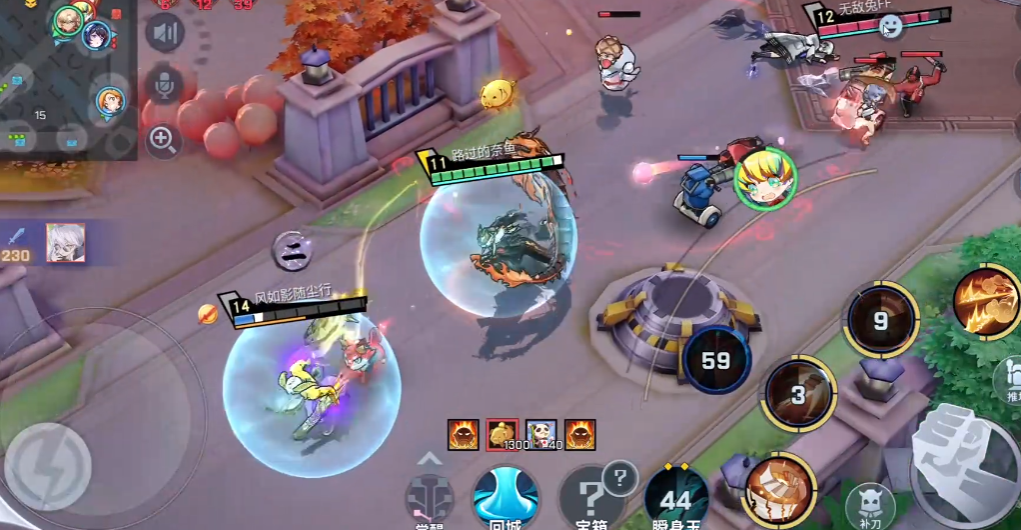The image size is (1021, 530).
Task: Buy the recommended item priced 1300
Action: pyautogui.click(x=502, y=434)
